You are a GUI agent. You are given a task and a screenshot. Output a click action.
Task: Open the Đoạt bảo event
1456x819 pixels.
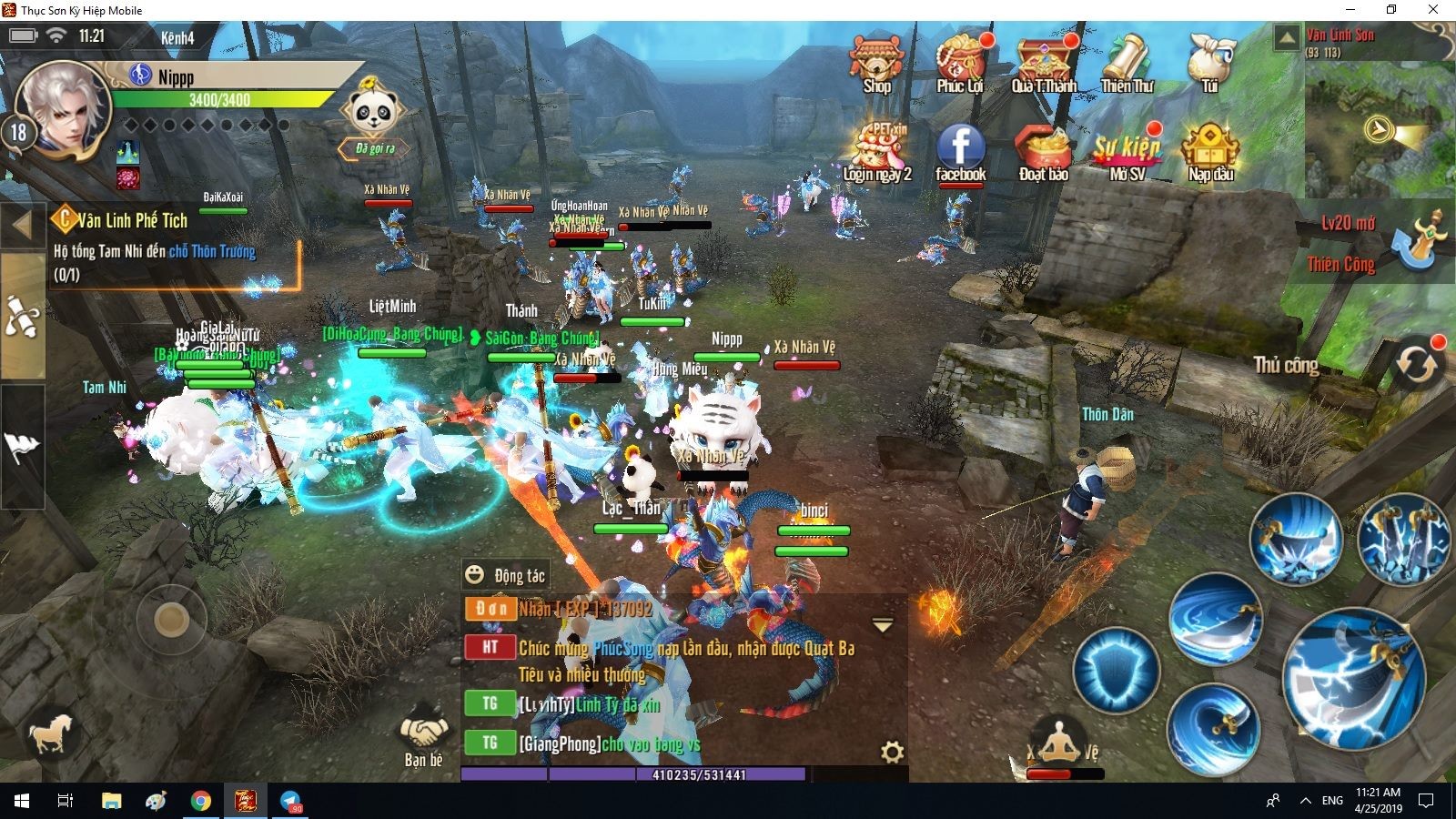(1044, 152)
